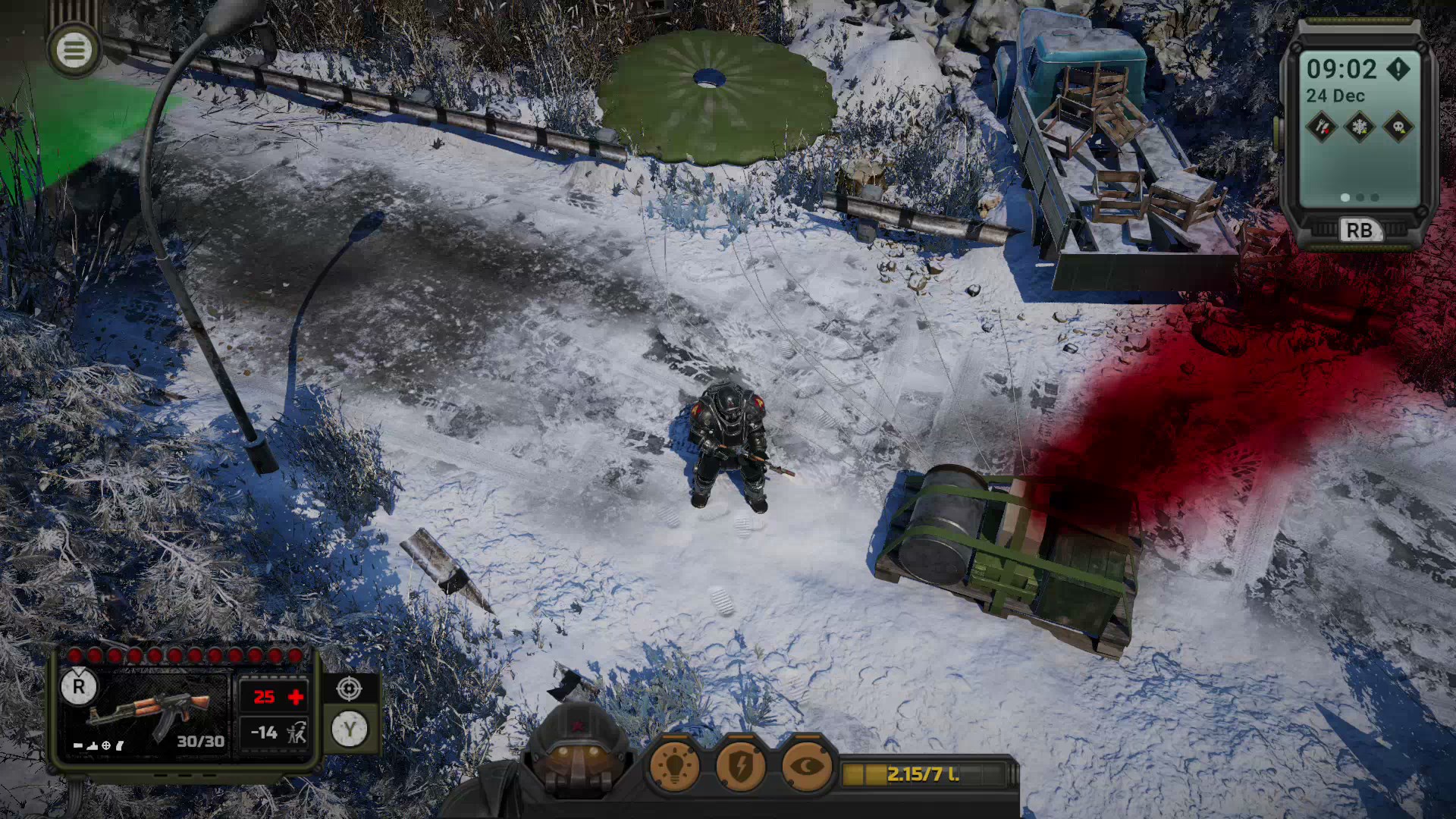The image size is (1456, 819).
Task: Open the third page dot on the watch display
Action: pyautogui.click(x=1373, y=197)
